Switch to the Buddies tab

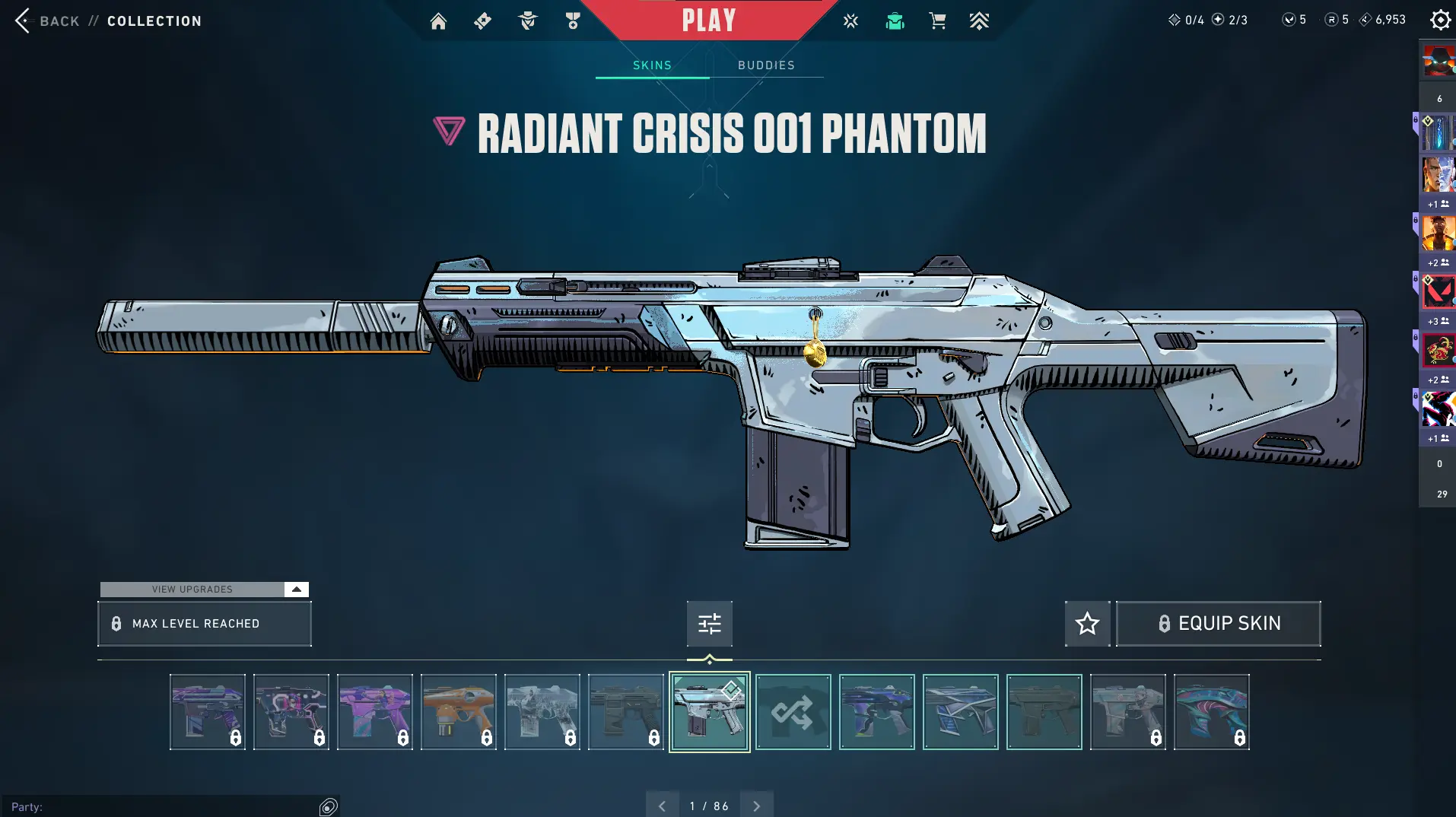pyautogui.click(x=766, y=65)
